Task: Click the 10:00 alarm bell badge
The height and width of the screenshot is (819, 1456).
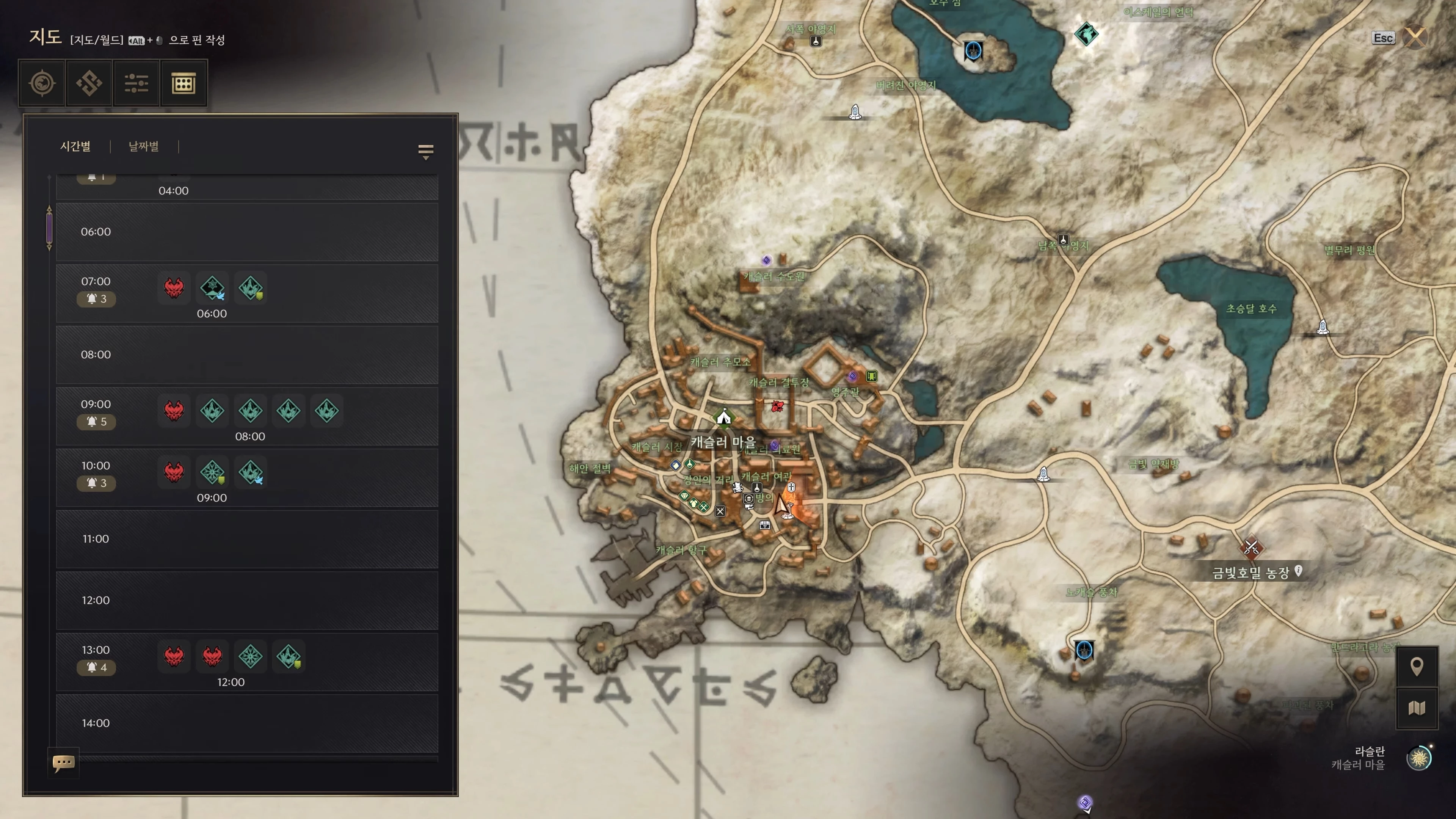Action: 96,483
